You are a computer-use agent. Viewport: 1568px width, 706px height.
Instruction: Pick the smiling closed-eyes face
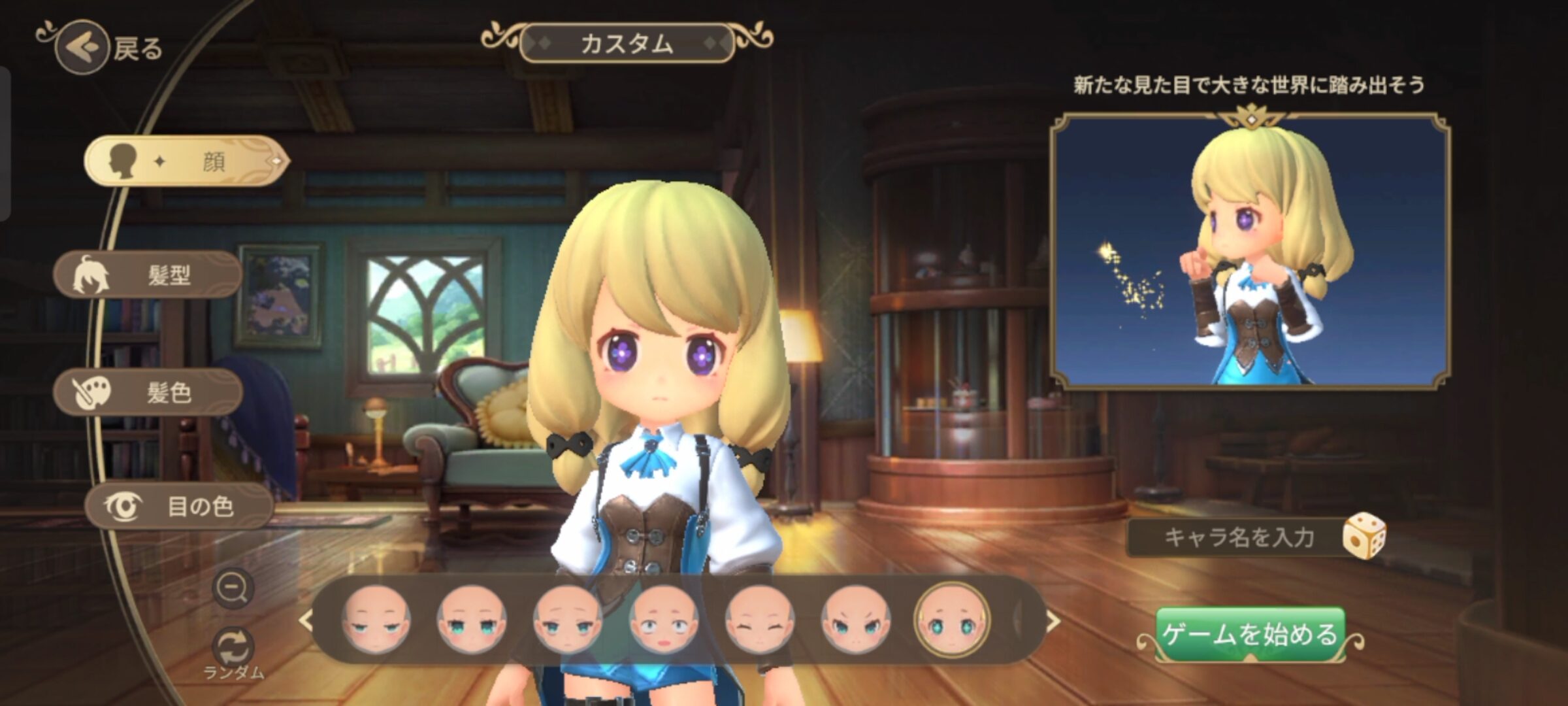[759, 621]
